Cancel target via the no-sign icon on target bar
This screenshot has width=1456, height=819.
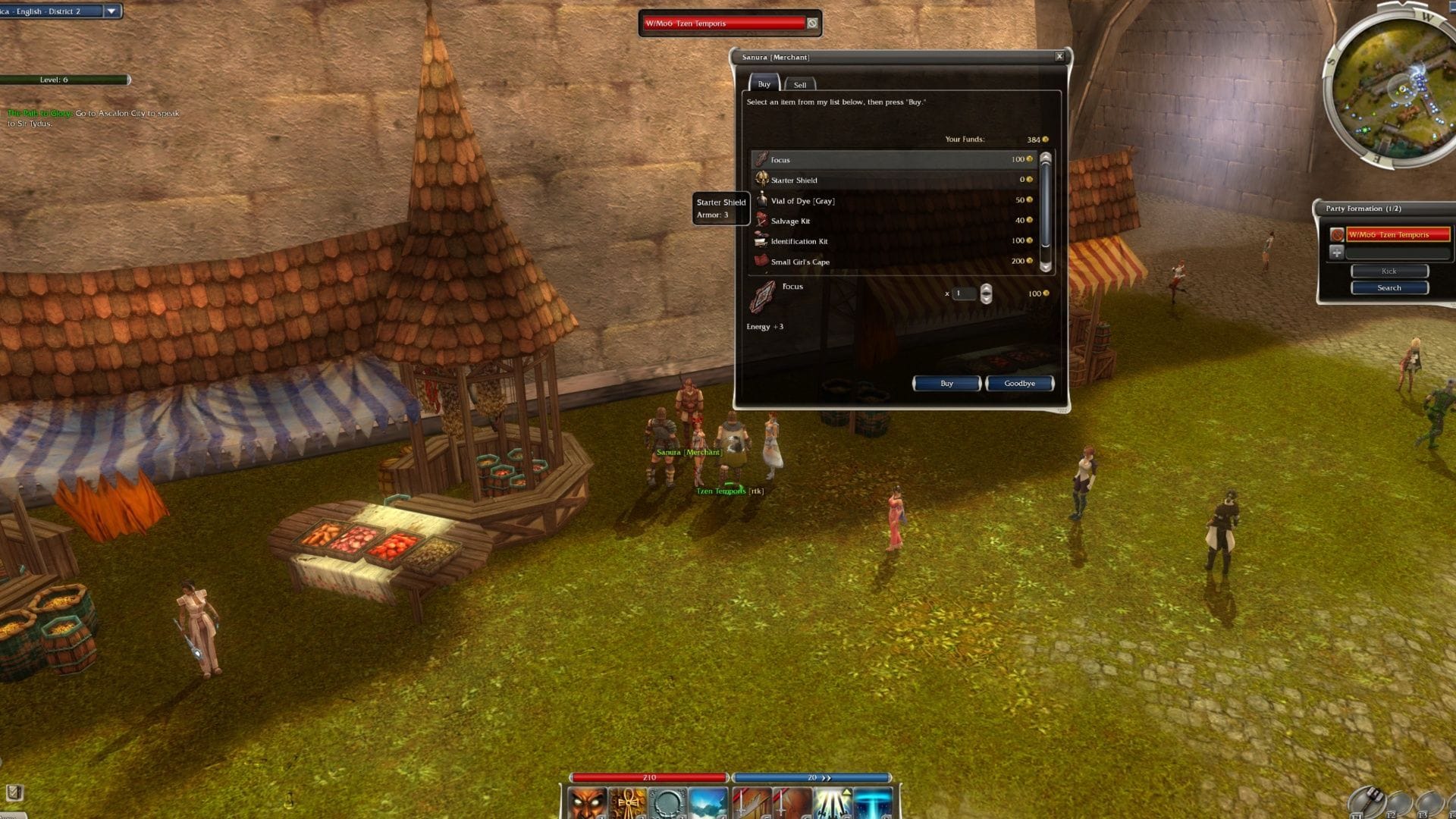click(811, 24)
